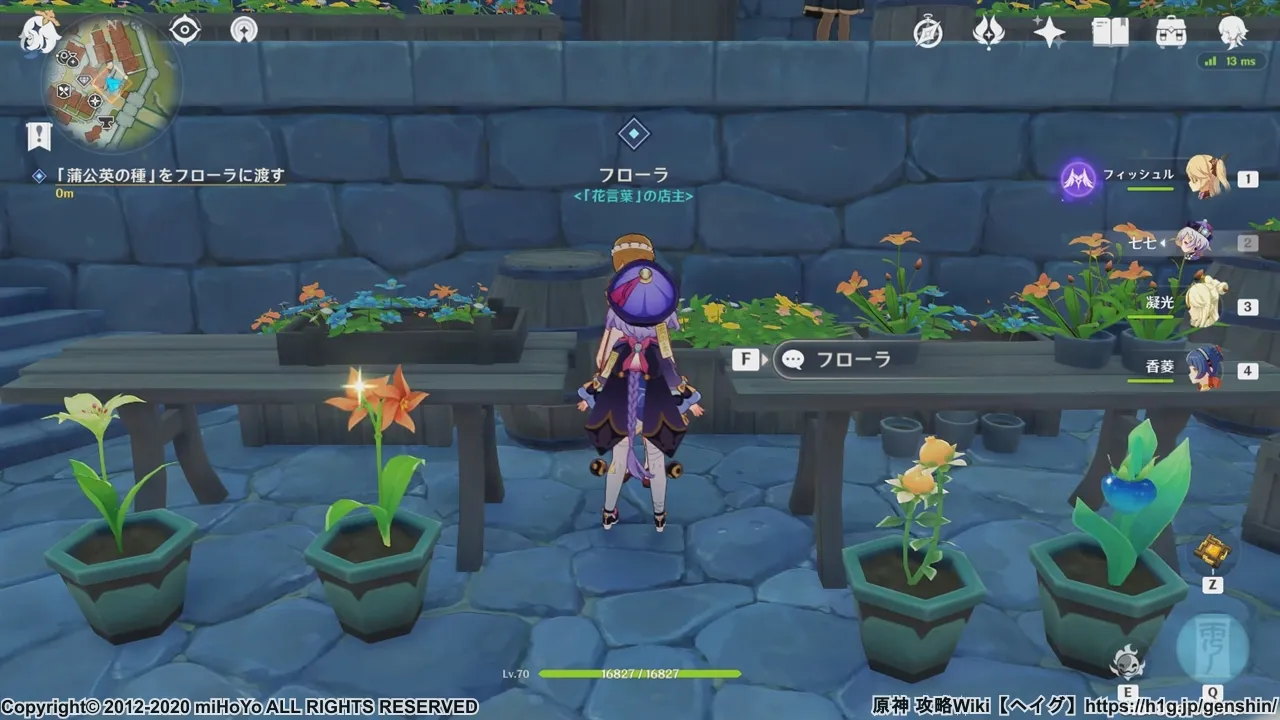The image size is (1280, 720).
Task: Switch to party member 香菱
Action: pos(1203,369)
